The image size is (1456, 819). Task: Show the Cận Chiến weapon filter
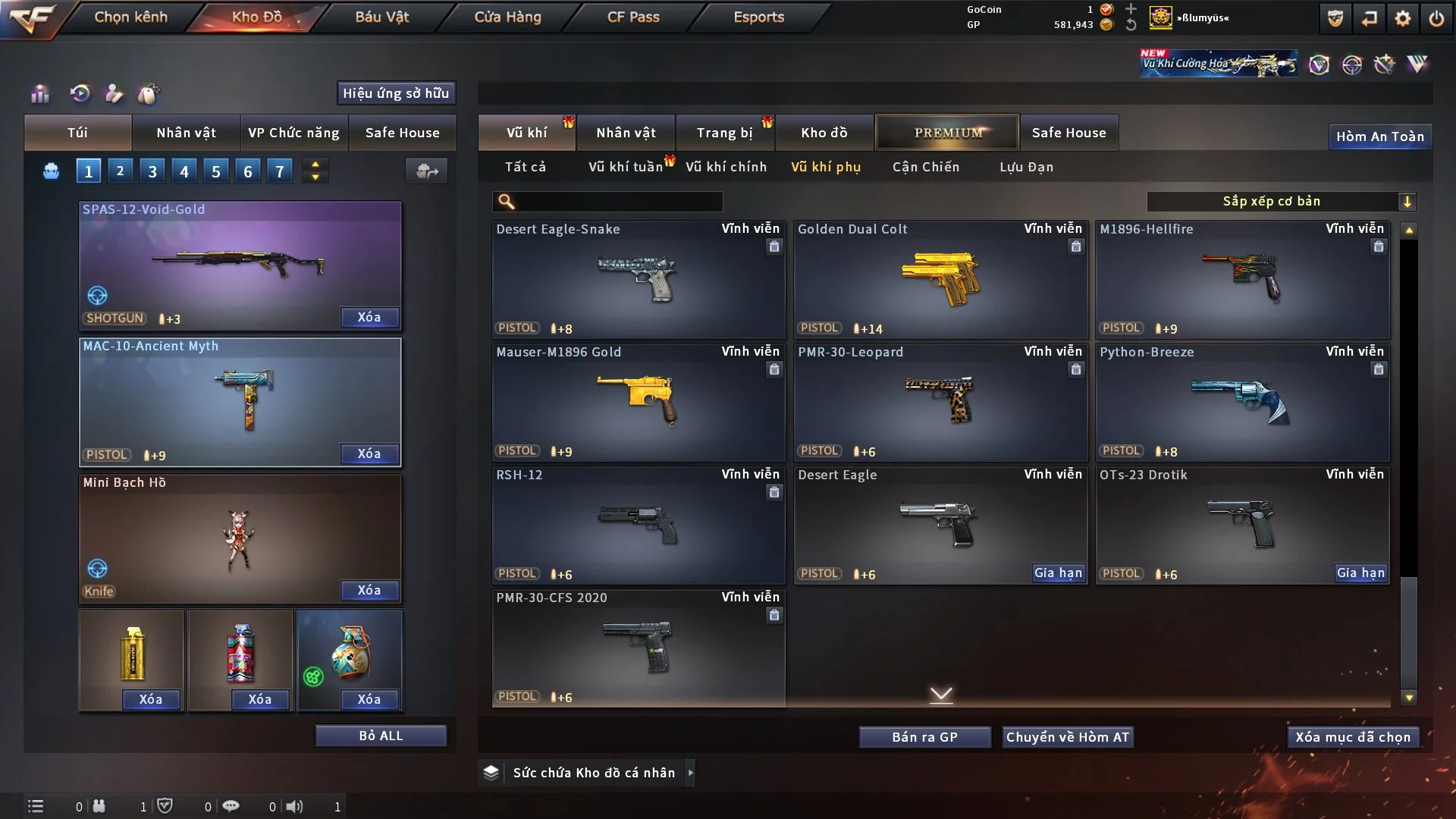click(925, 167)
